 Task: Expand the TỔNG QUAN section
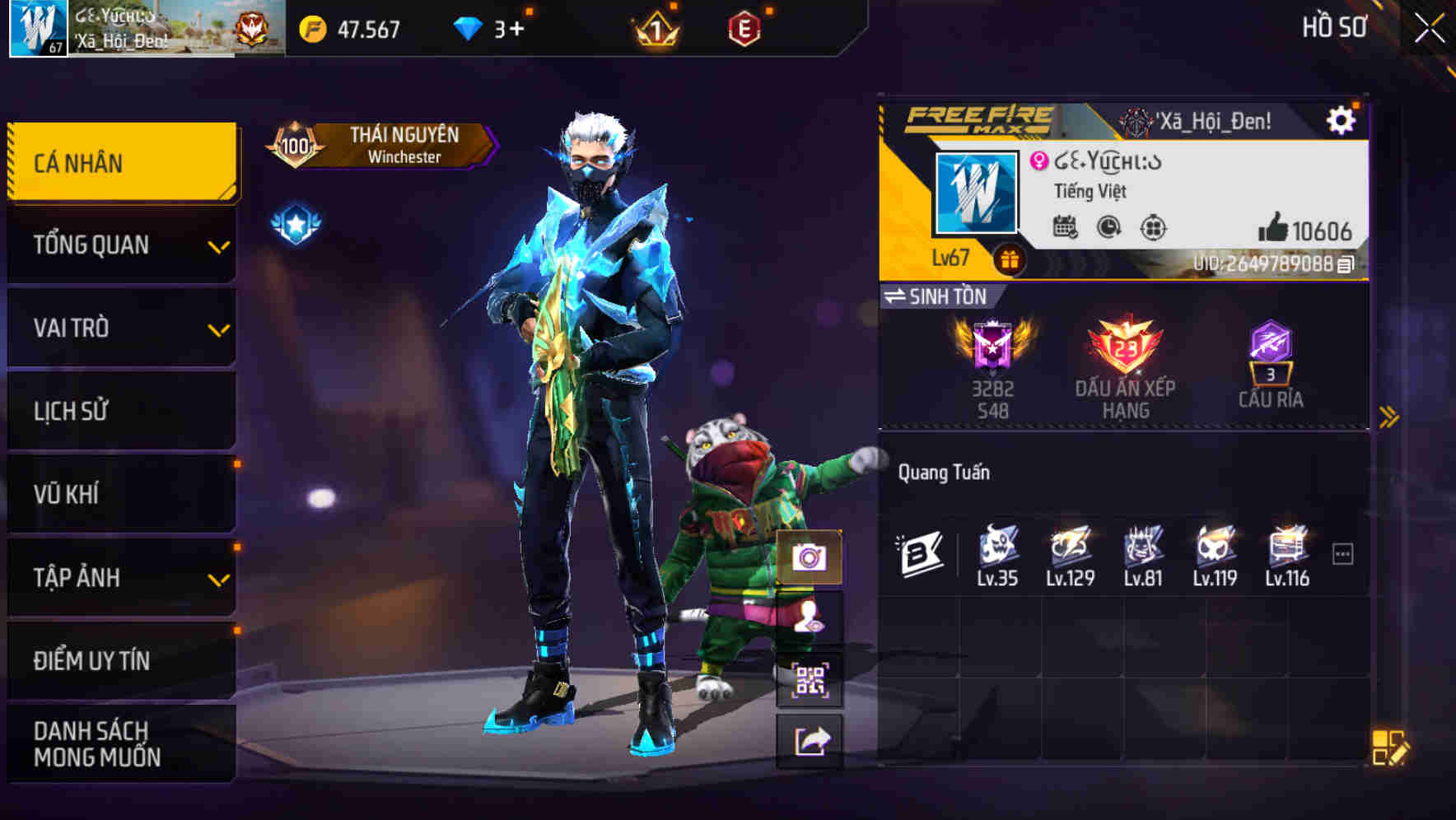coord(120,245)
